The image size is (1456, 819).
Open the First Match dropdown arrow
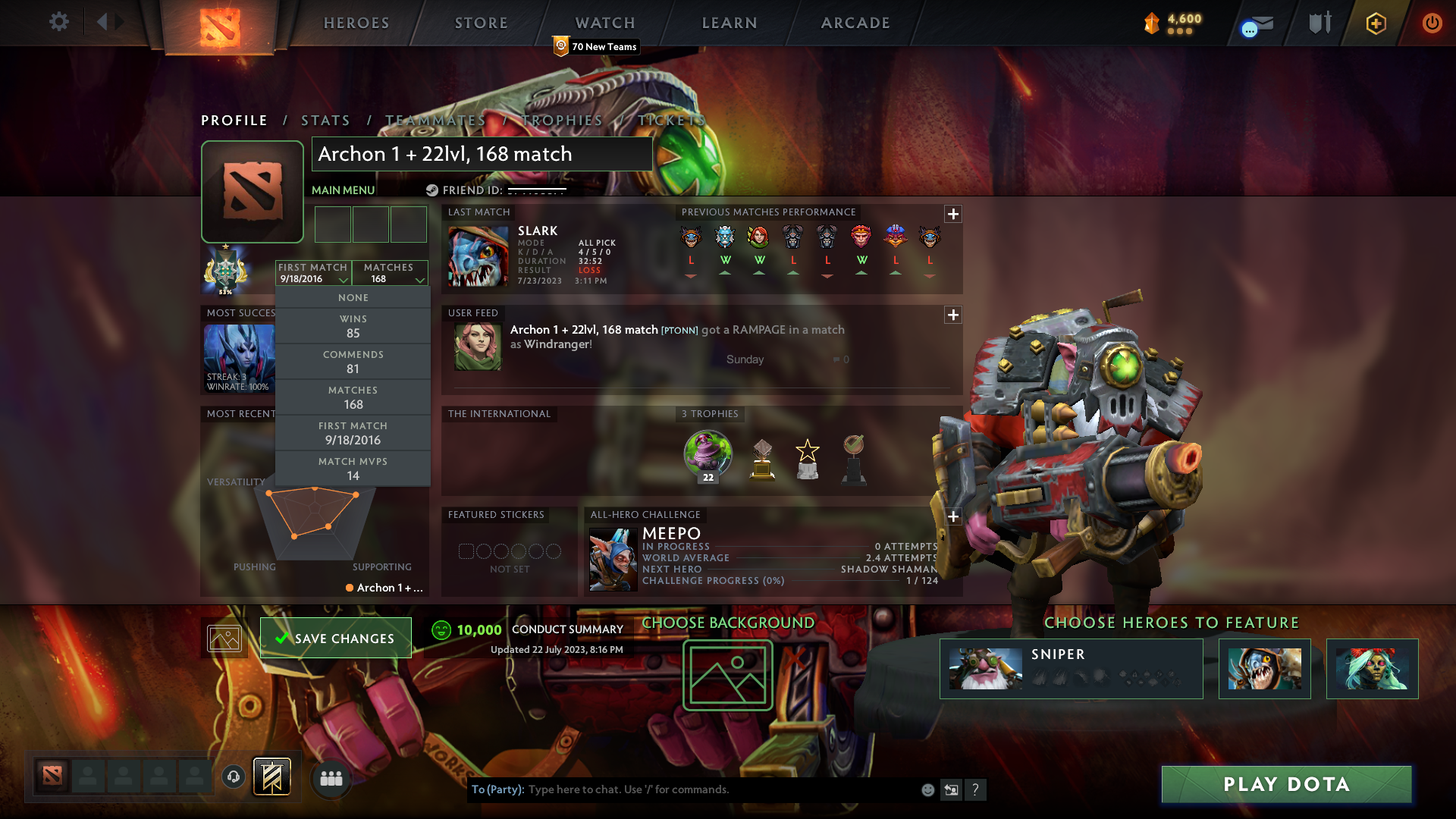tap(344, 280)
